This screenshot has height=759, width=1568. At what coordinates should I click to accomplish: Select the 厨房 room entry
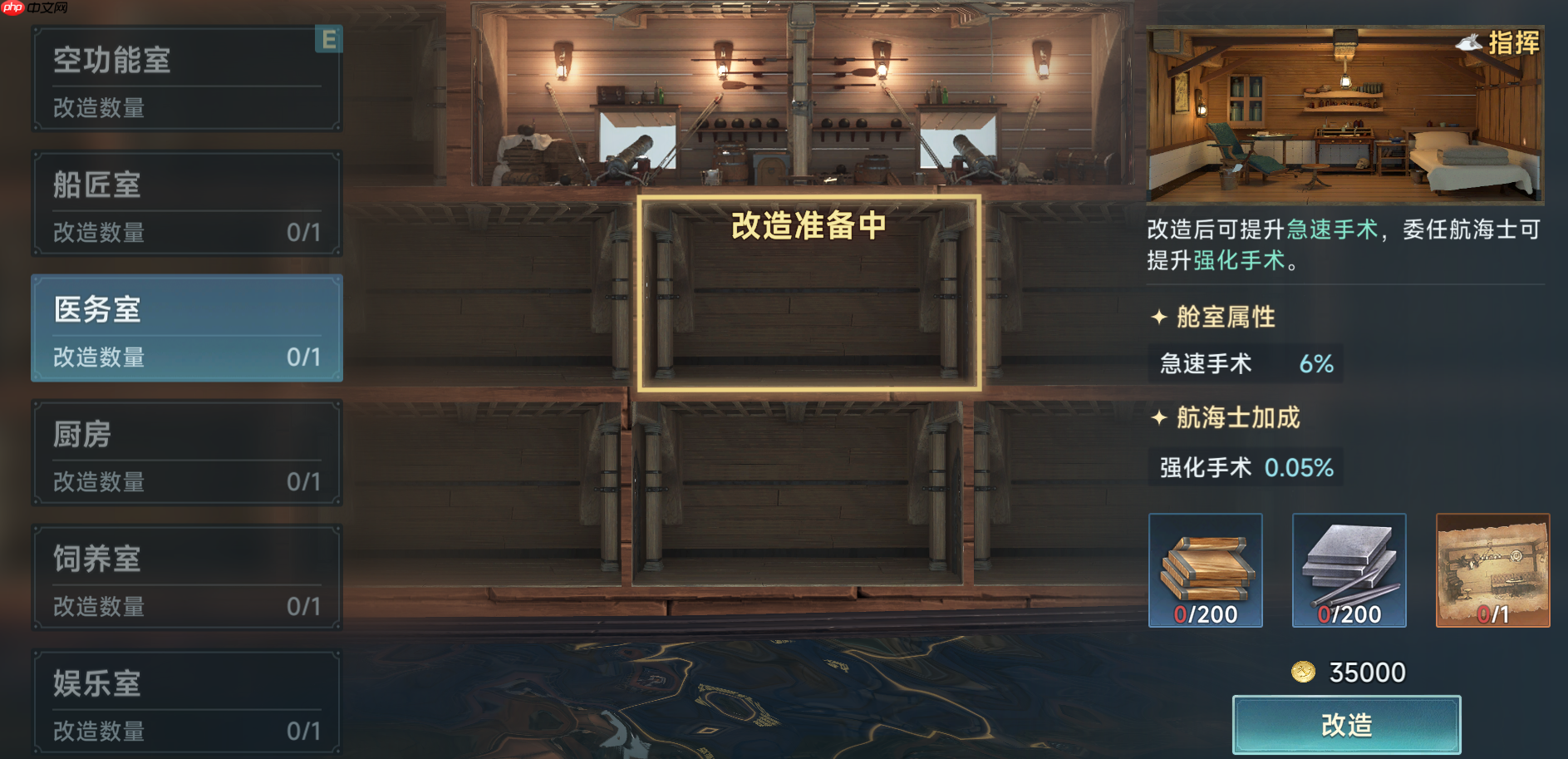[x=184, y=454]
